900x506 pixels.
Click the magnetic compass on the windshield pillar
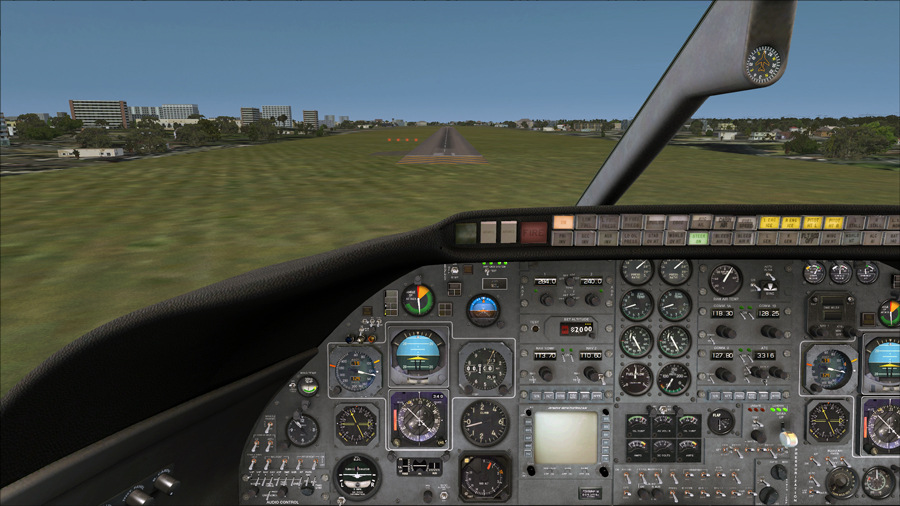pos(764,64)
